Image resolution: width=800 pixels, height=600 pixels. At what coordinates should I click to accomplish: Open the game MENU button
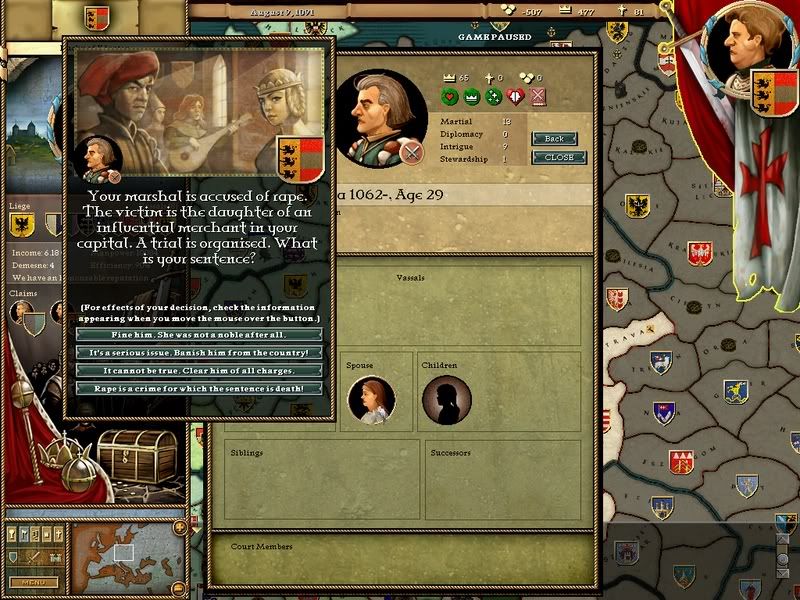pos(33,582)
